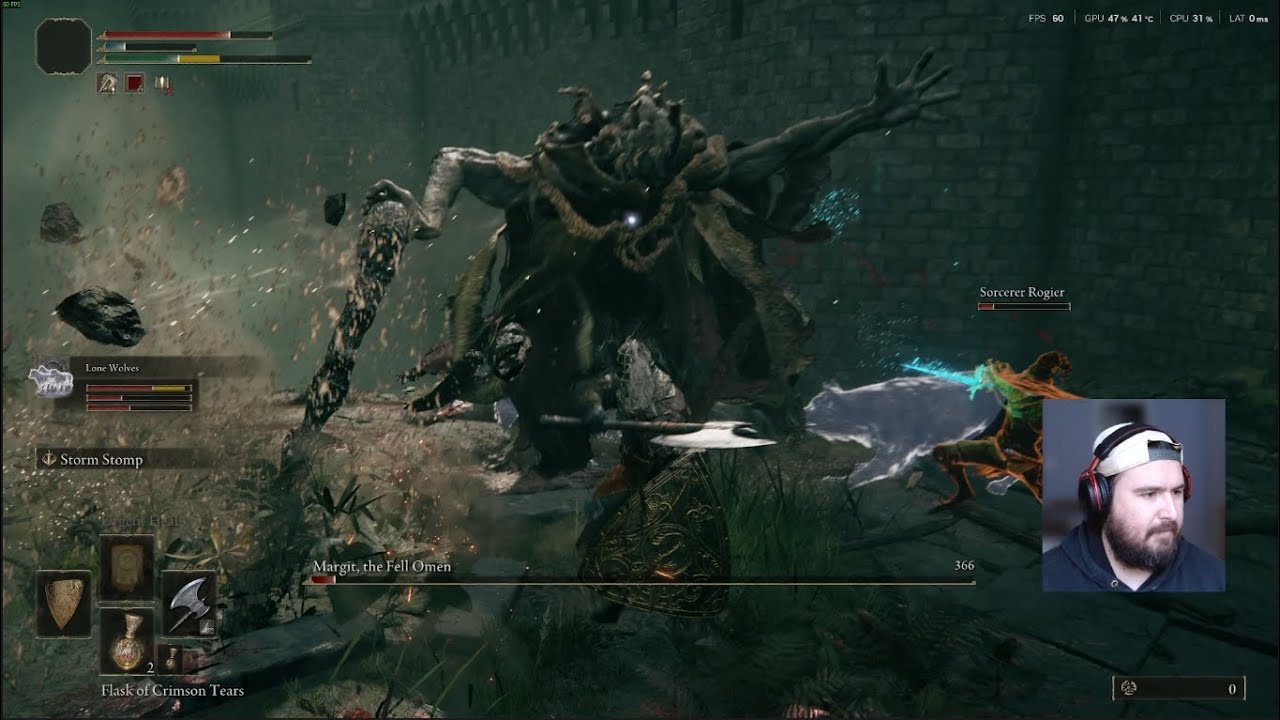The height and width of the screenshot is (720, 1280).
Task: Click the red square status effect icon
Action: click(x=134, y=84)
